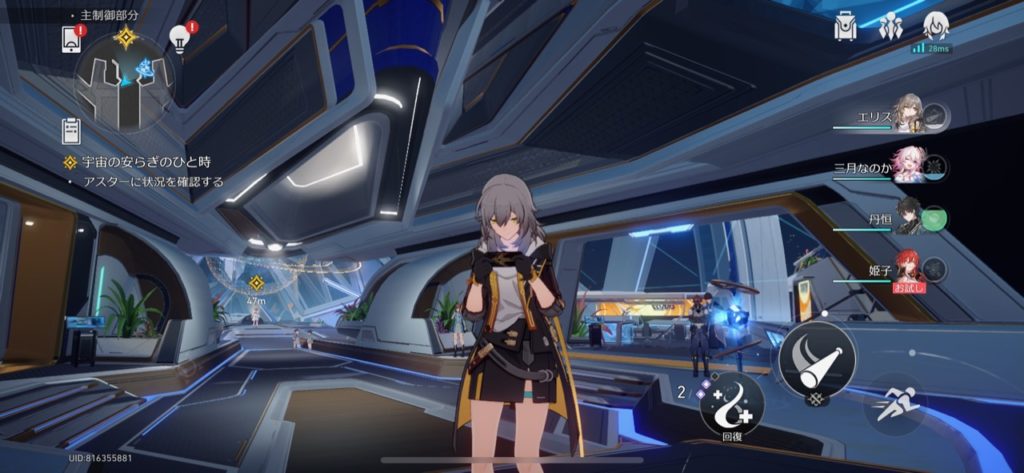The height and width of the screenshot is (473, 1024).
Task: Switch to party member エリス
Action: coord(908,116)
